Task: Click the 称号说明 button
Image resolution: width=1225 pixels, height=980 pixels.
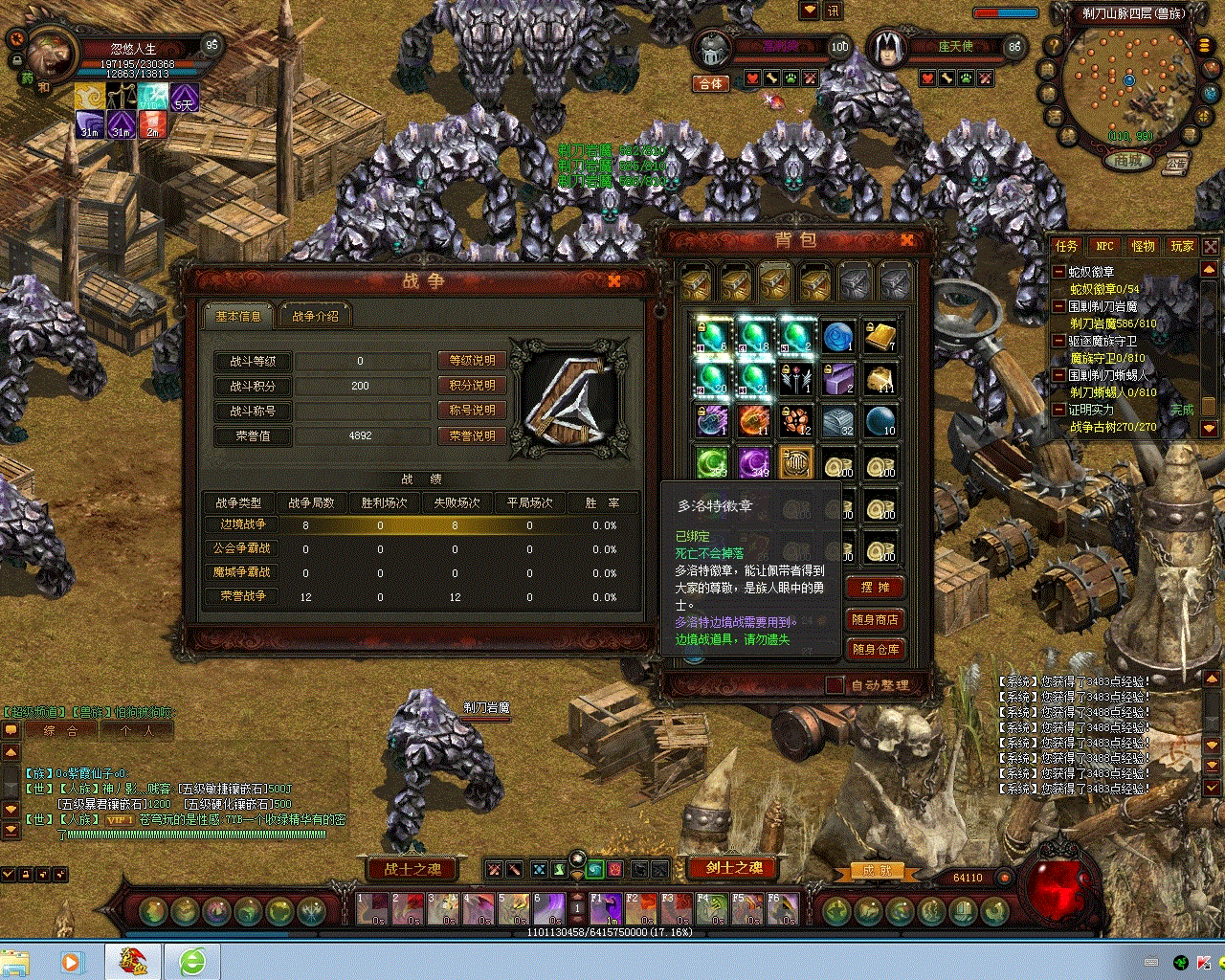Action: (472, 411)
